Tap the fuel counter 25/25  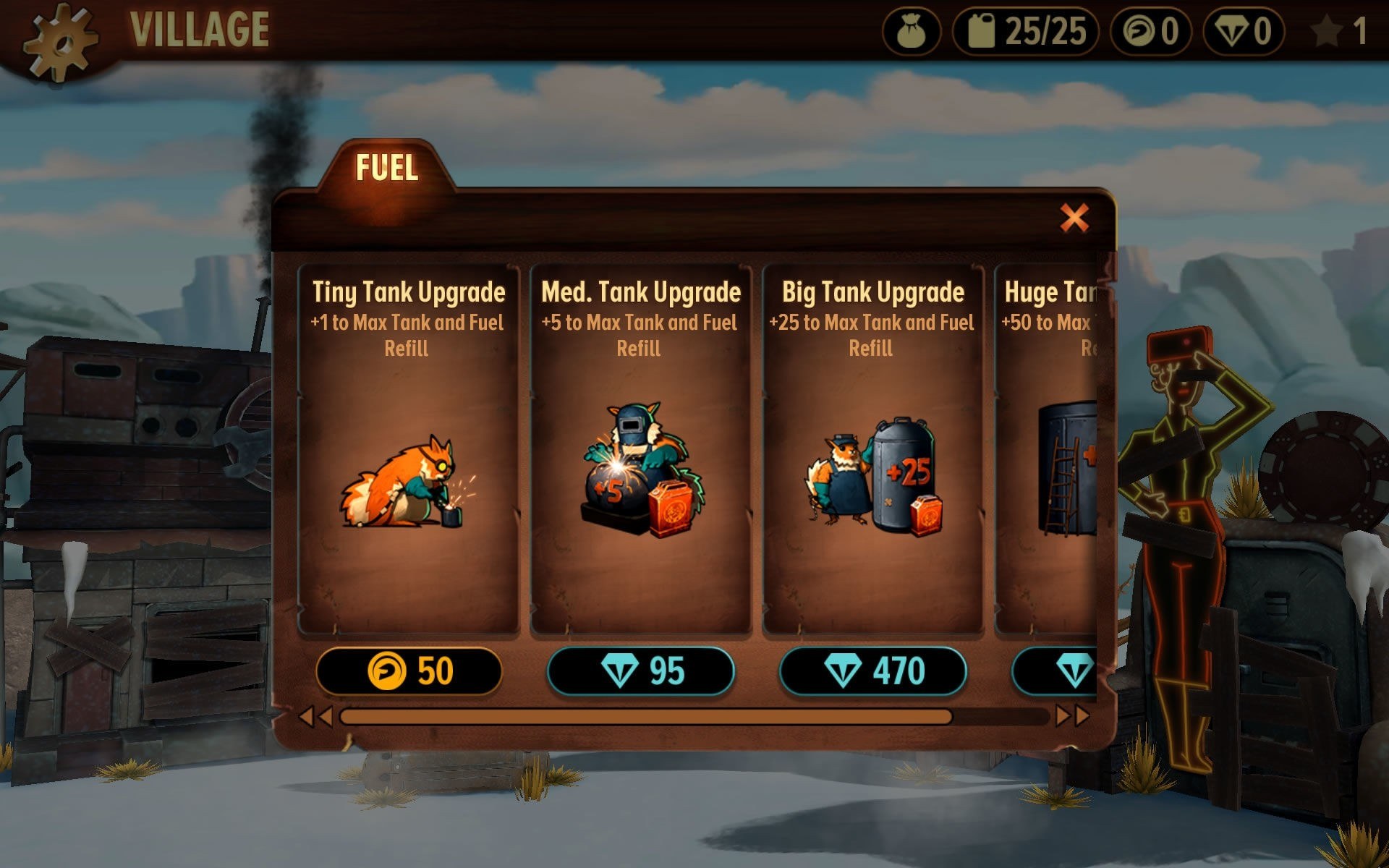click(1026, 32)
